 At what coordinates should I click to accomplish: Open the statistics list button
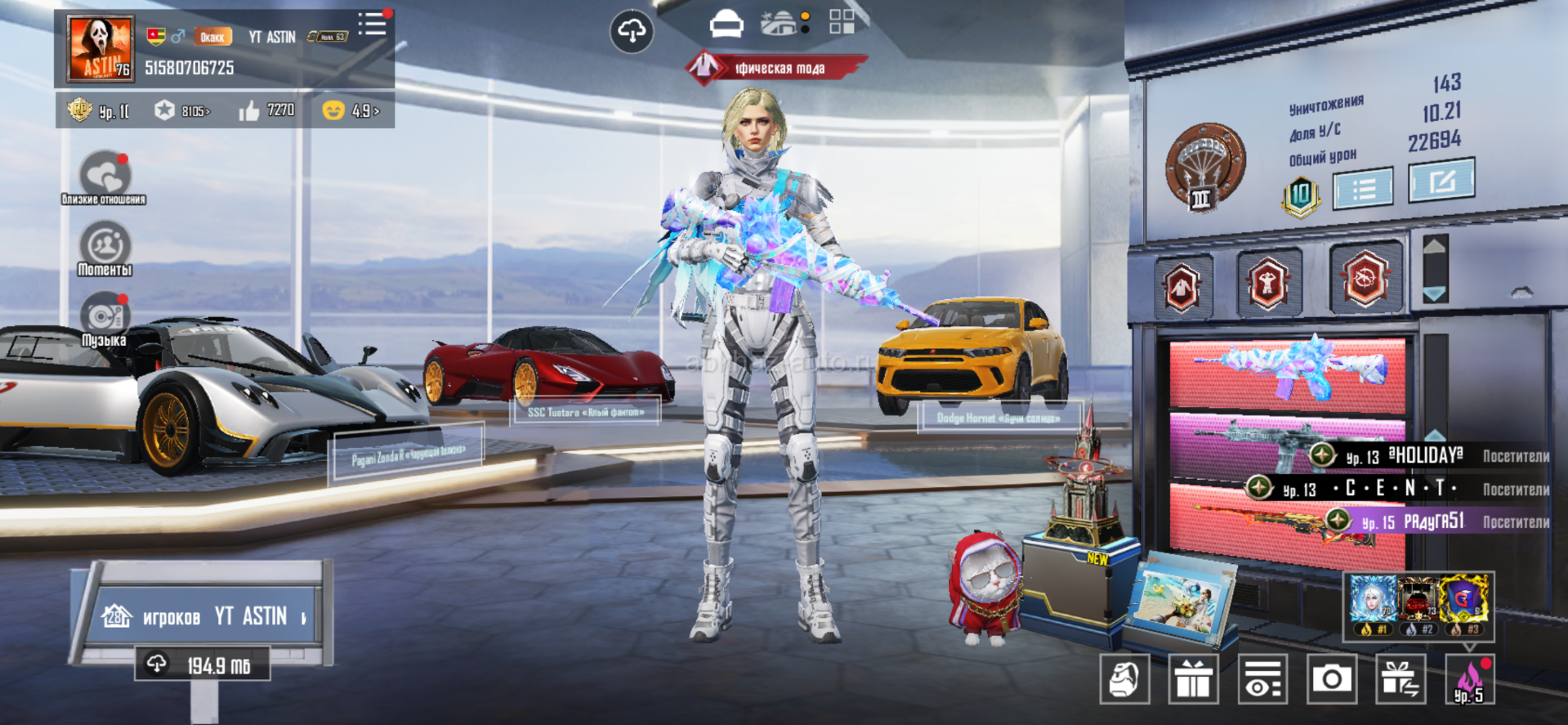[1363, 190]
